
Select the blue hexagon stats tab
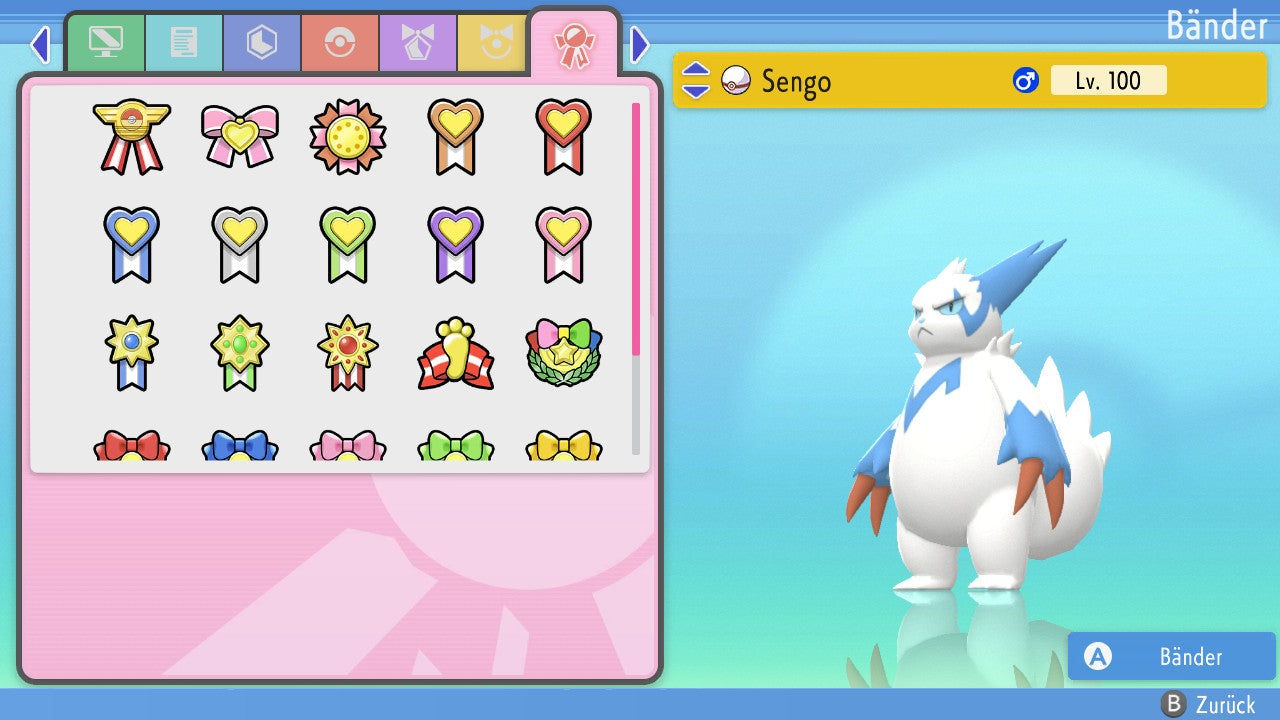pos(262,43)
